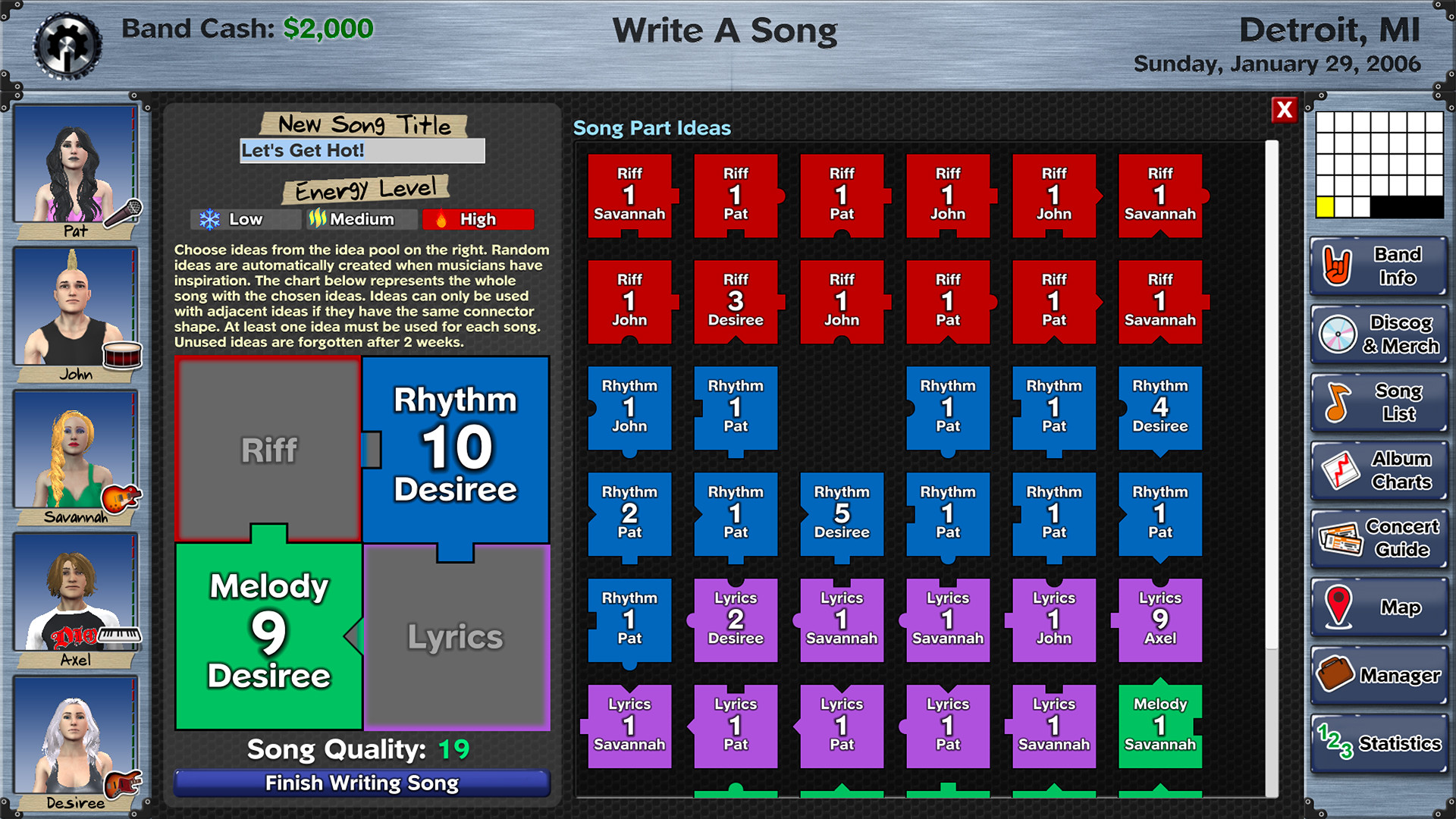Open the Concert Guide
The image size is (1456, 819).
(x=1378, y=537)
